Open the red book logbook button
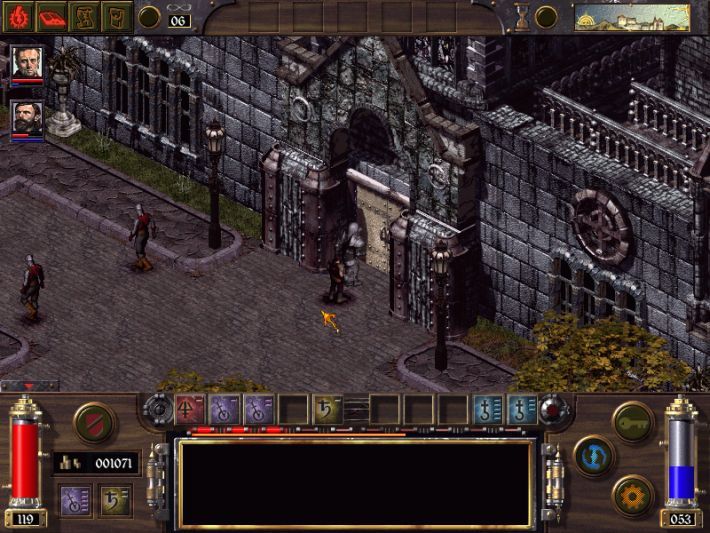710x533 pixels. [53, 16]
